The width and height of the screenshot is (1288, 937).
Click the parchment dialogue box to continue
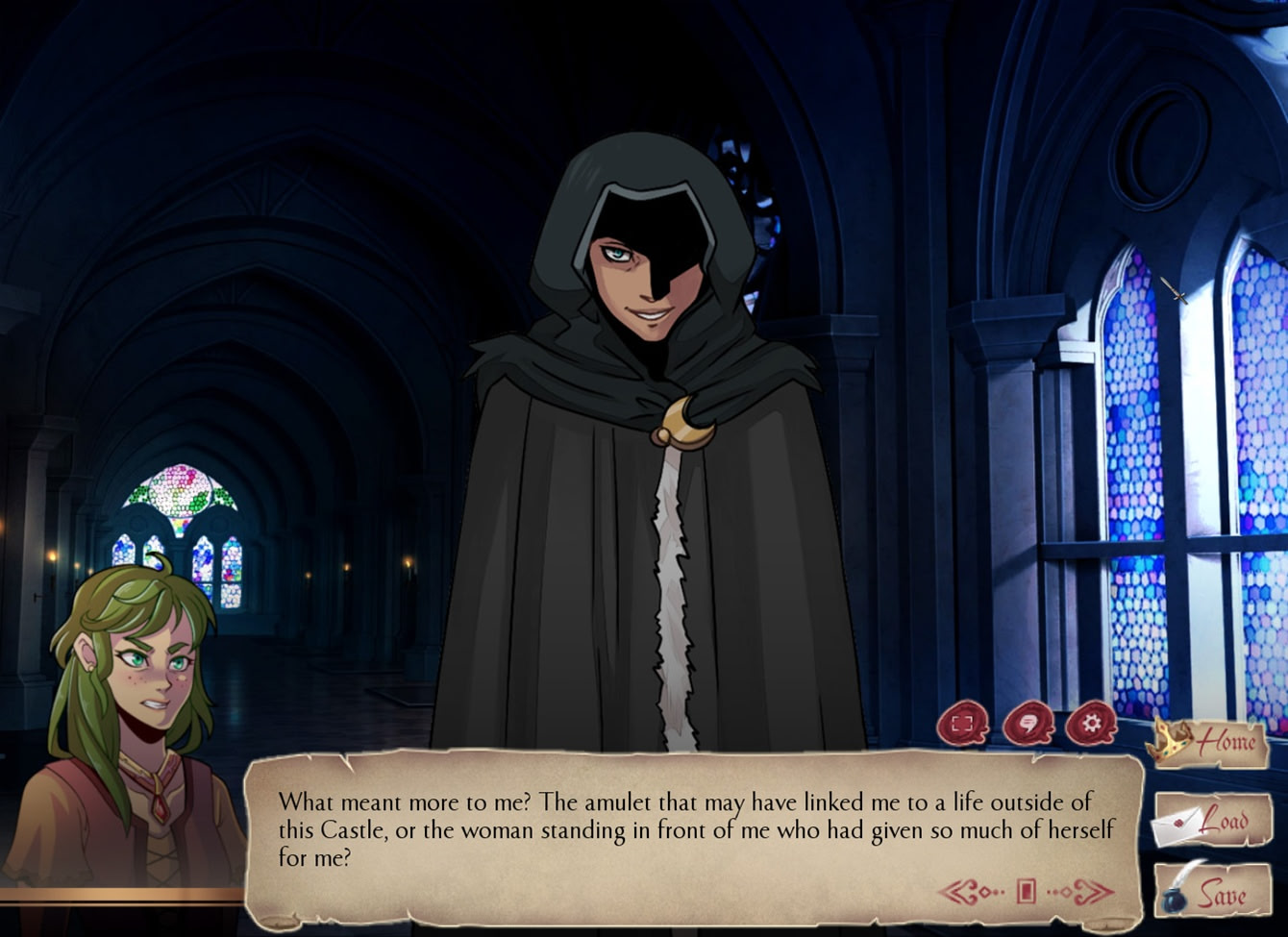pos(673,831)
